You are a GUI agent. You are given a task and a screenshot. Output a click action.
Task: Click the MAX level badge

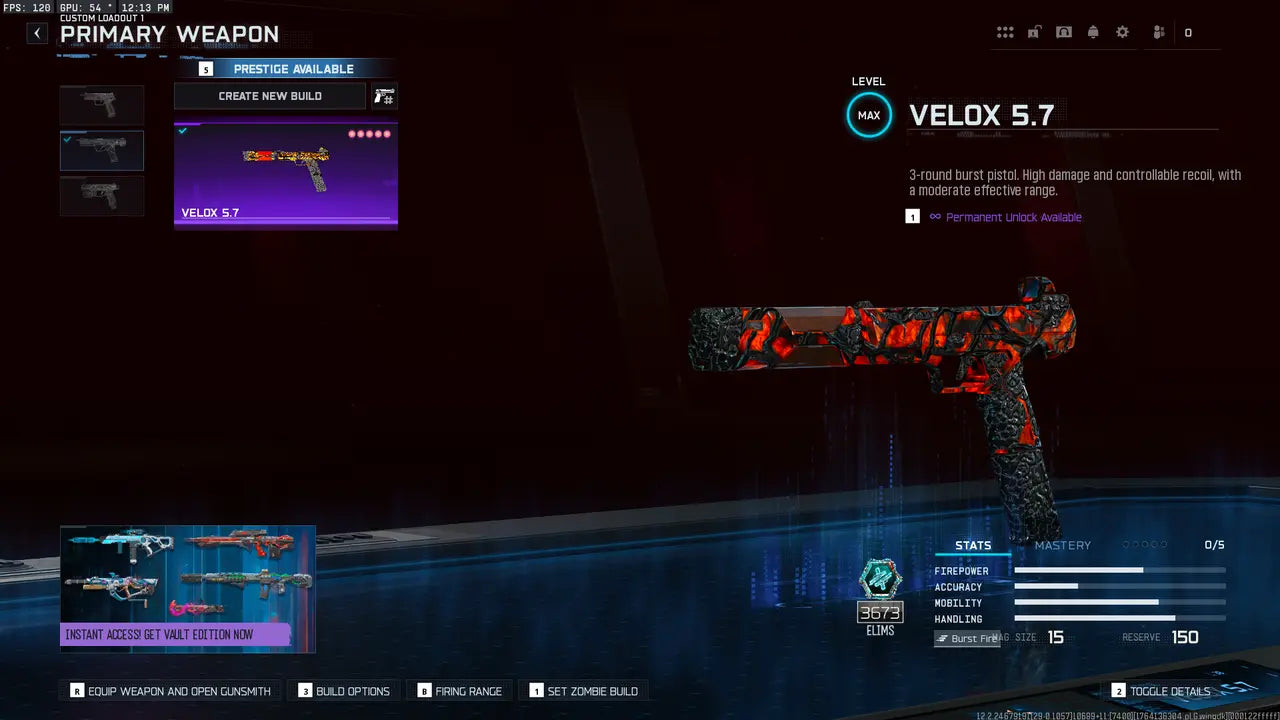[868, 115]
